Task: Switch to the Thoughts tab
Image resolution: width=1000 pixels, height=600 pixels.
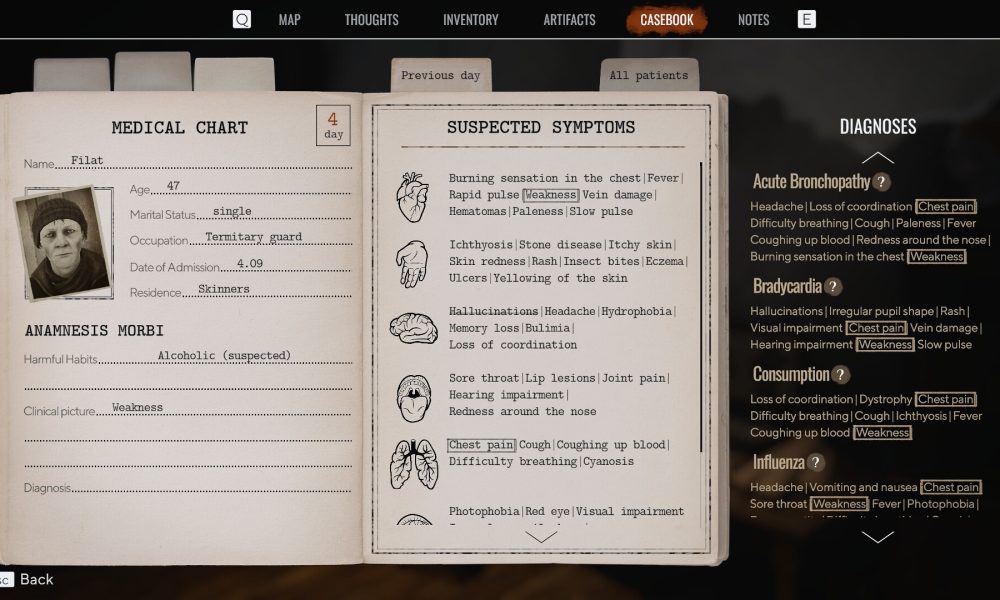Action: click(371, 20)
